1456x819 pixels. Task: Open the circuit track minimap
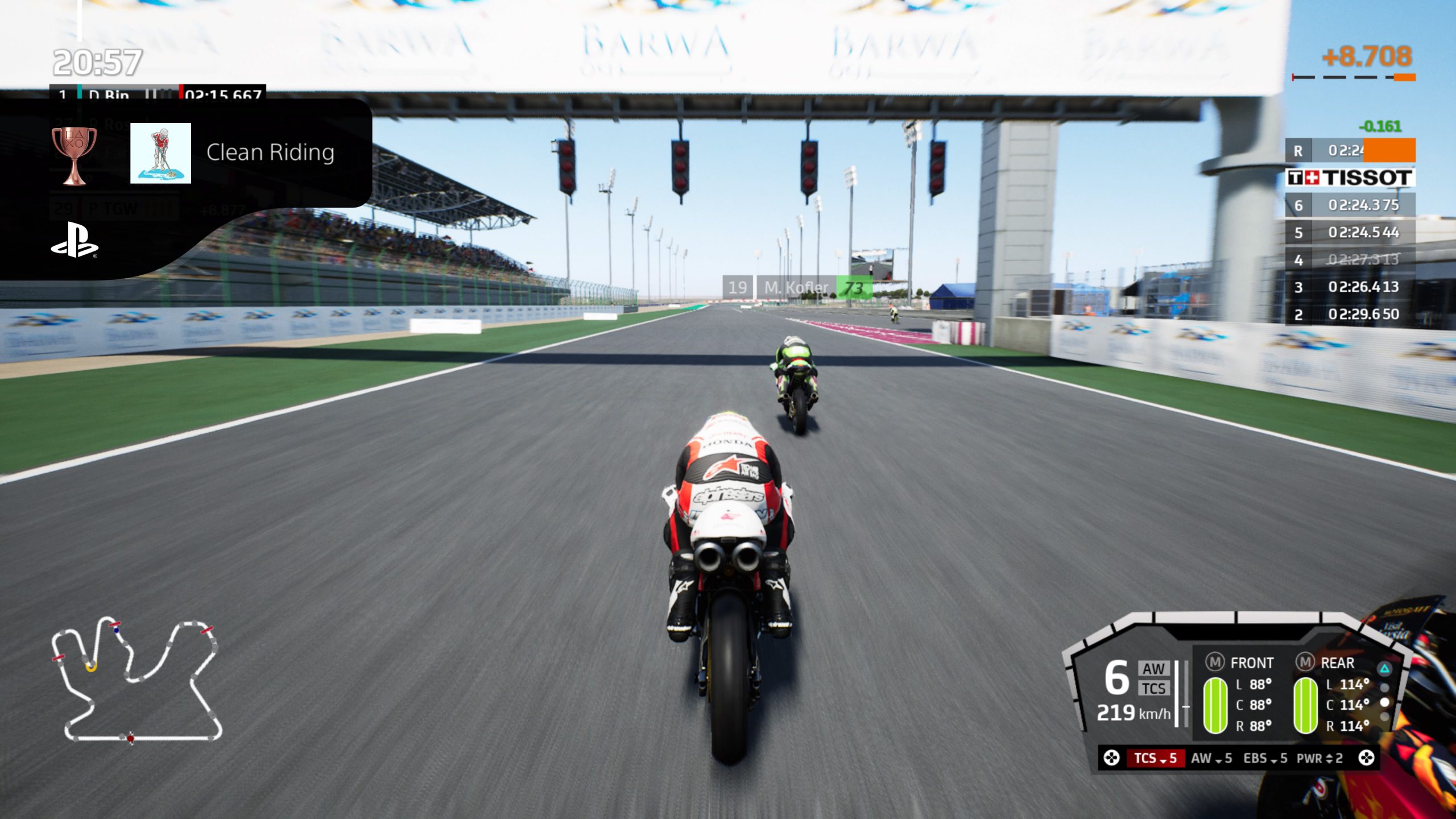136,680
